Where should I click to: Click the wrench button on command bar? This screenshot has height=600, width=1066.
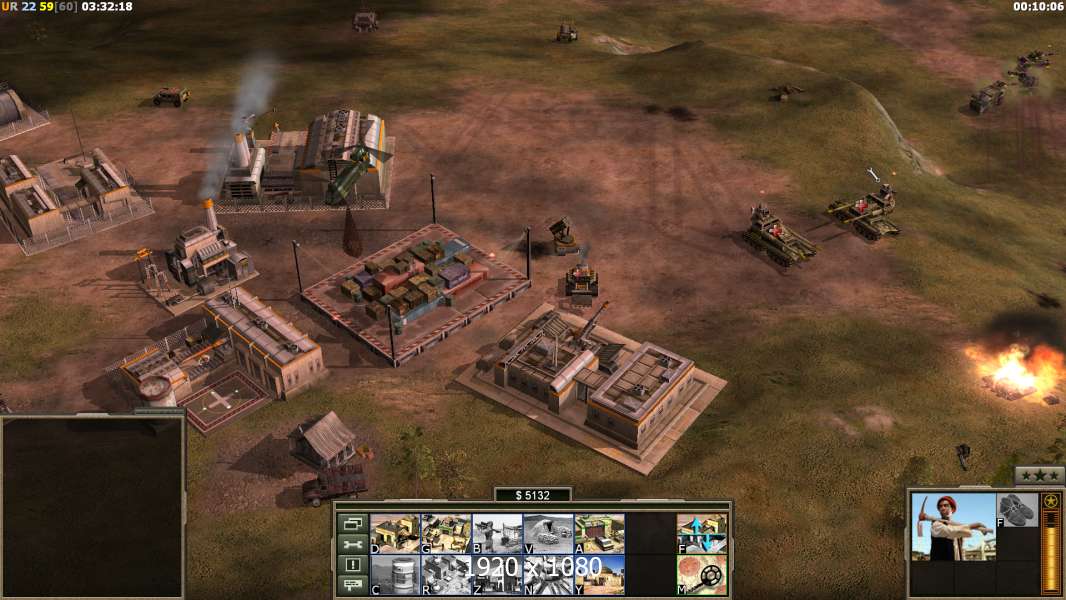(352, 544)
